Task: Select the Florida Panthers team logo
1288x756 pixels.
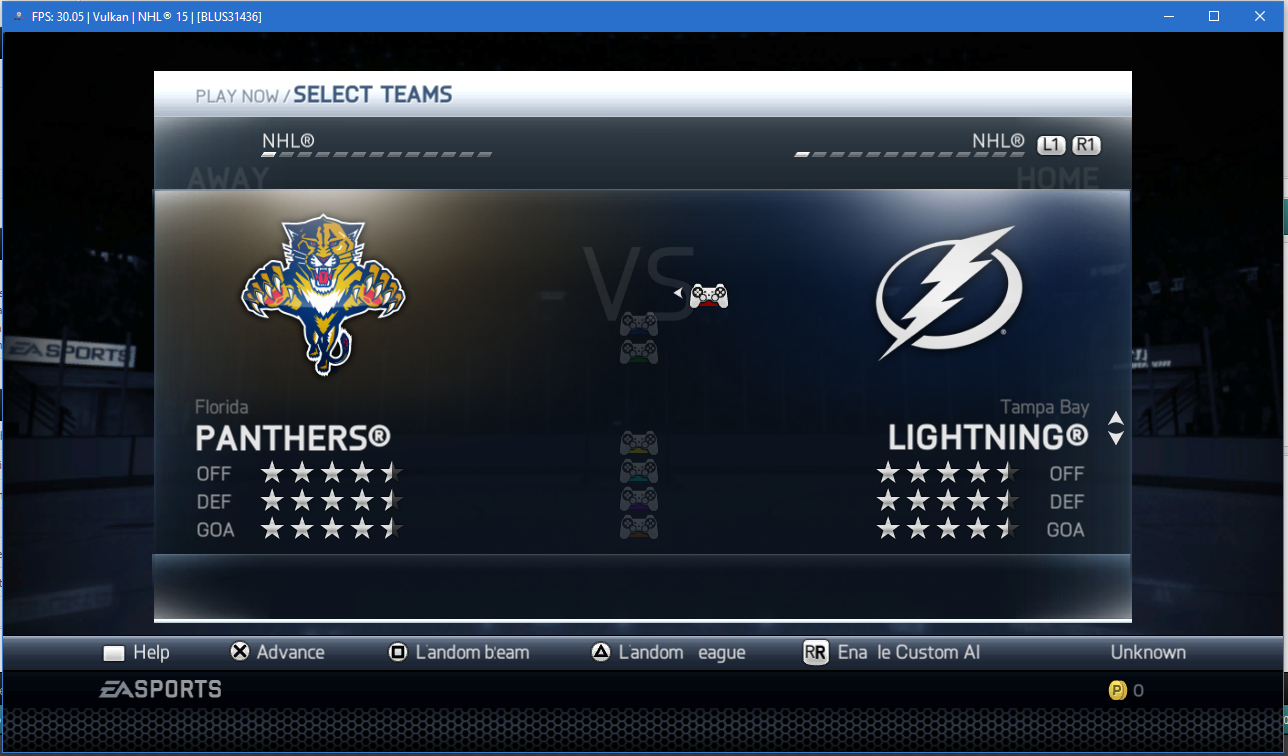Action: tap(323, 295)
